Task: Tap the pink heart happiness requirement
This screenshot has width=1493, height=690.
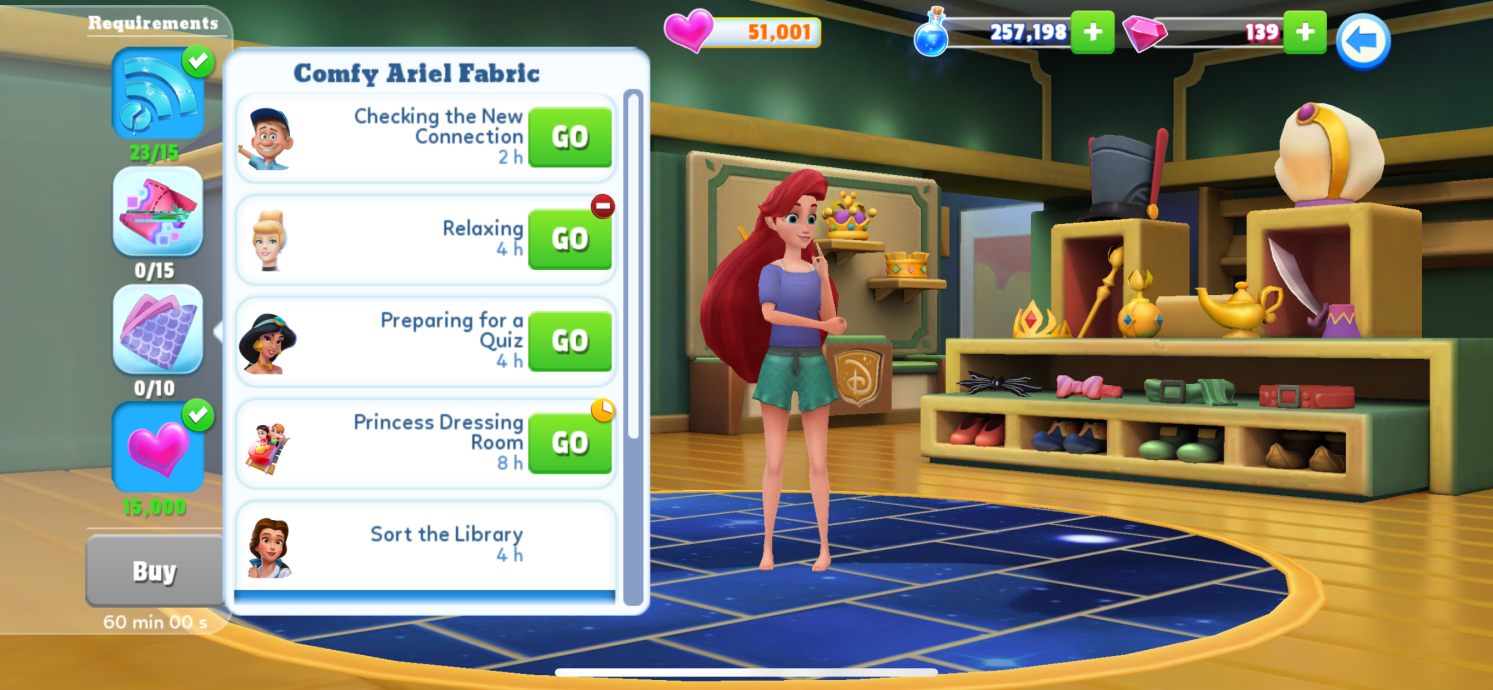Action: tap(158, 447)
